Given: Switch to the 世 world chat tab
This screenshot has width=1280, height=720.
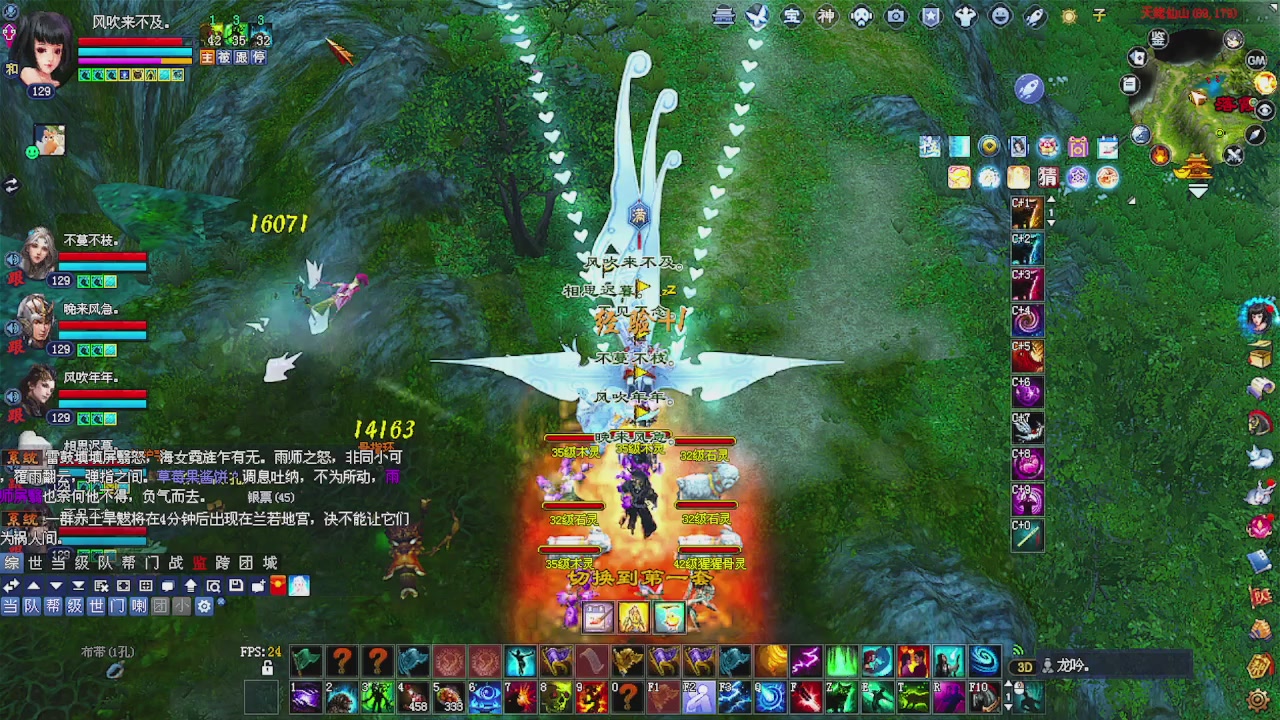Looking at the screenshot, I should point(36,563).
